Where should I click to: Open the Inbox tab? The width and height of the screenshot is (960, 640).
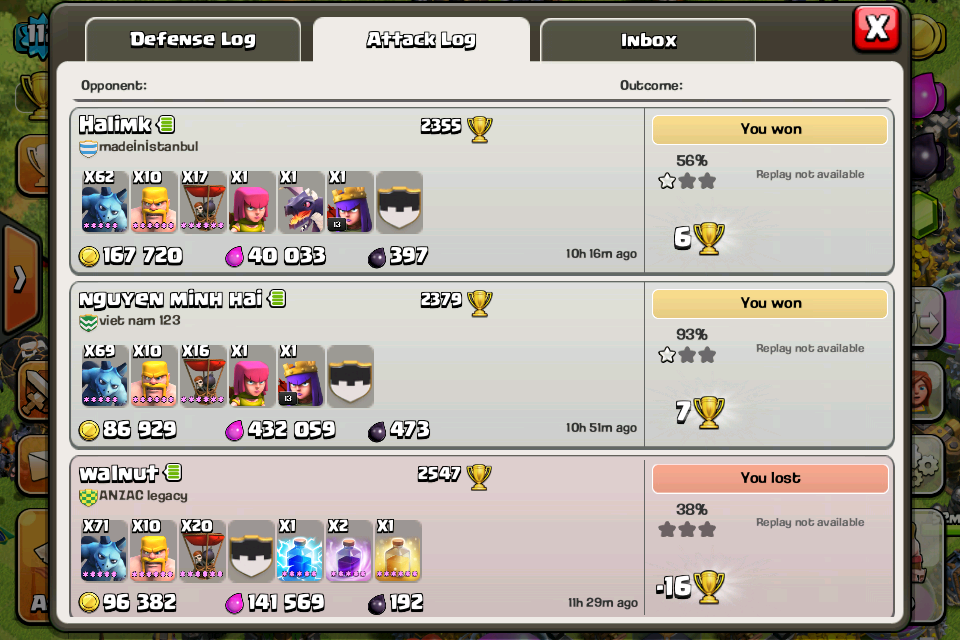(648, 41)
